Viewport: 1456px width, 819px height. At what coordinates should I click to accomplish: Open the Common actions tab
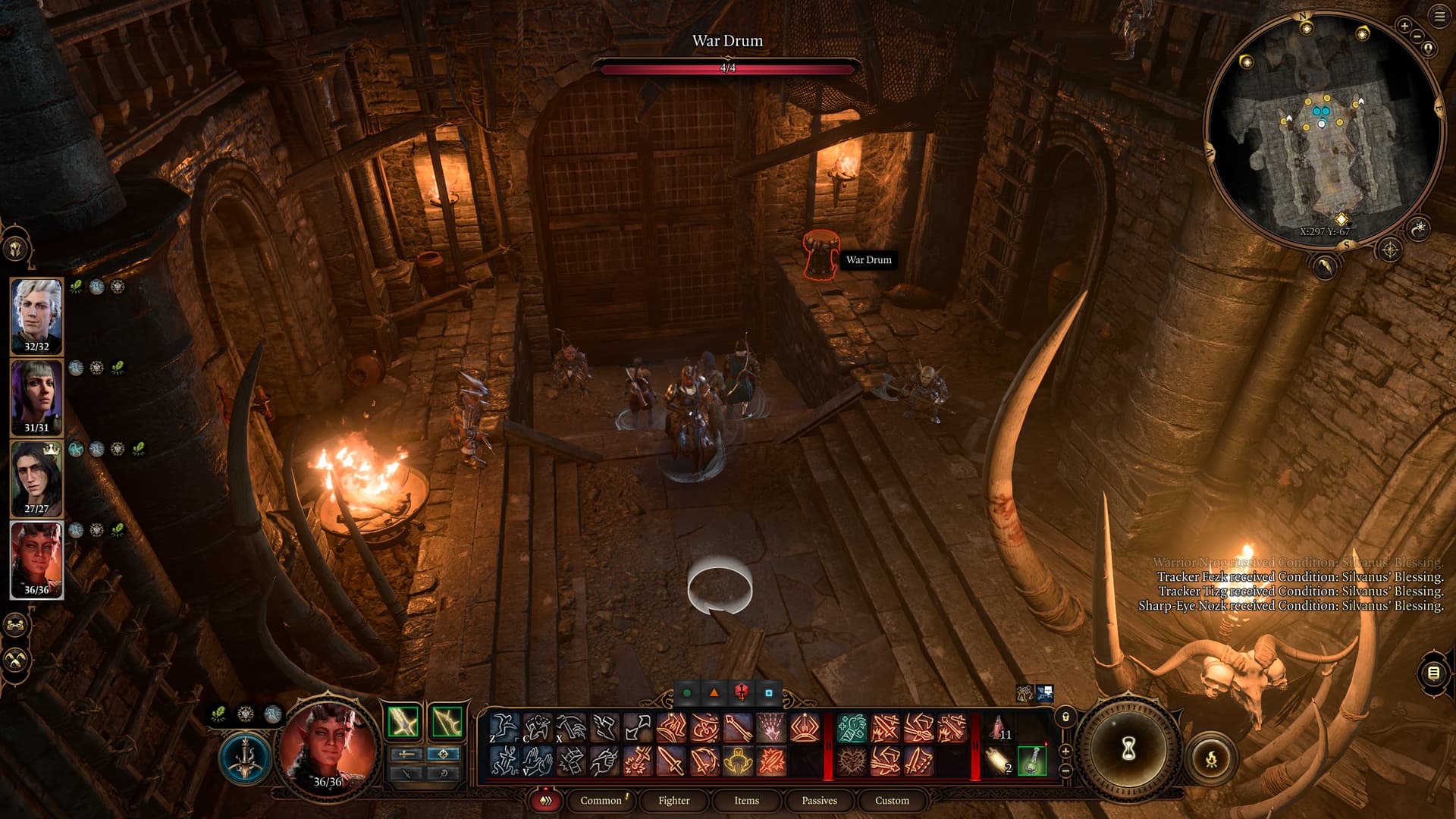(x=601, y=800)
